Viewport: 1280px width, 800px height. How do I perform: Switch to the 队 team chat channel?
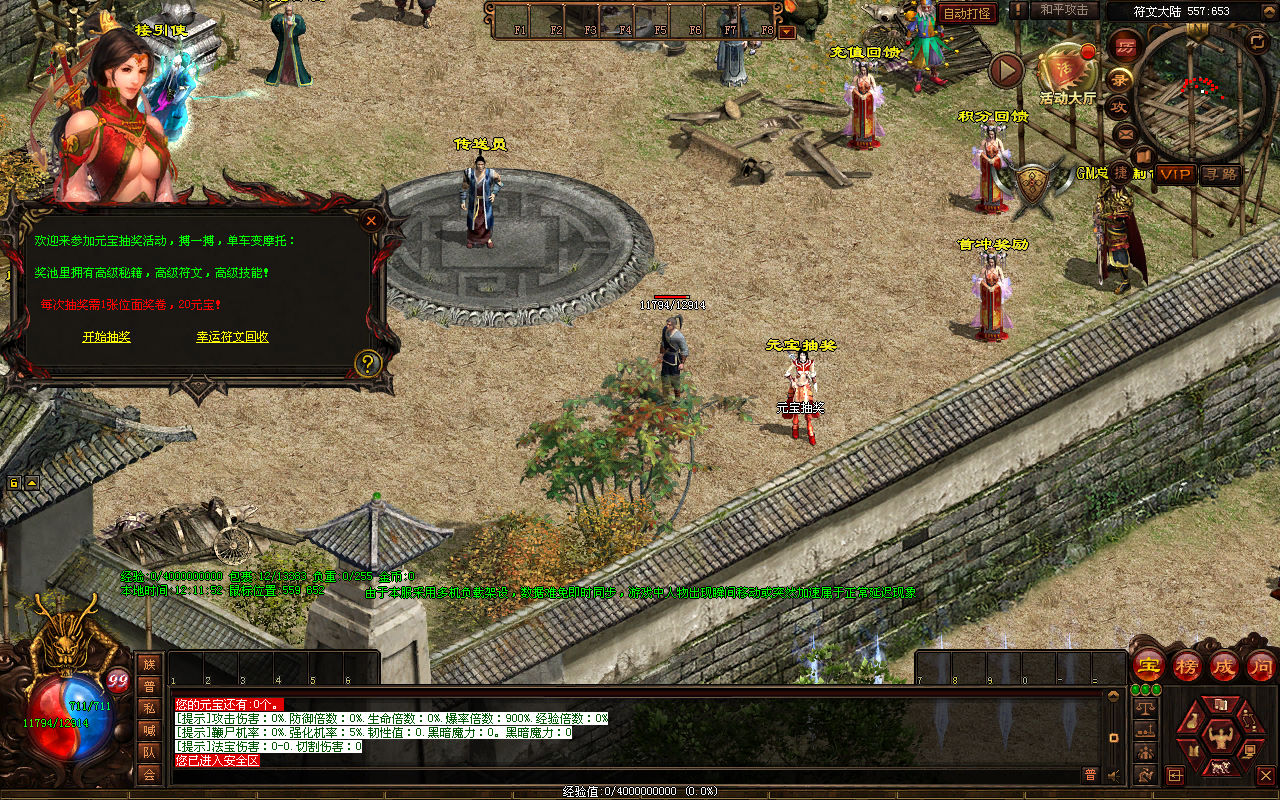pos(149,752)
